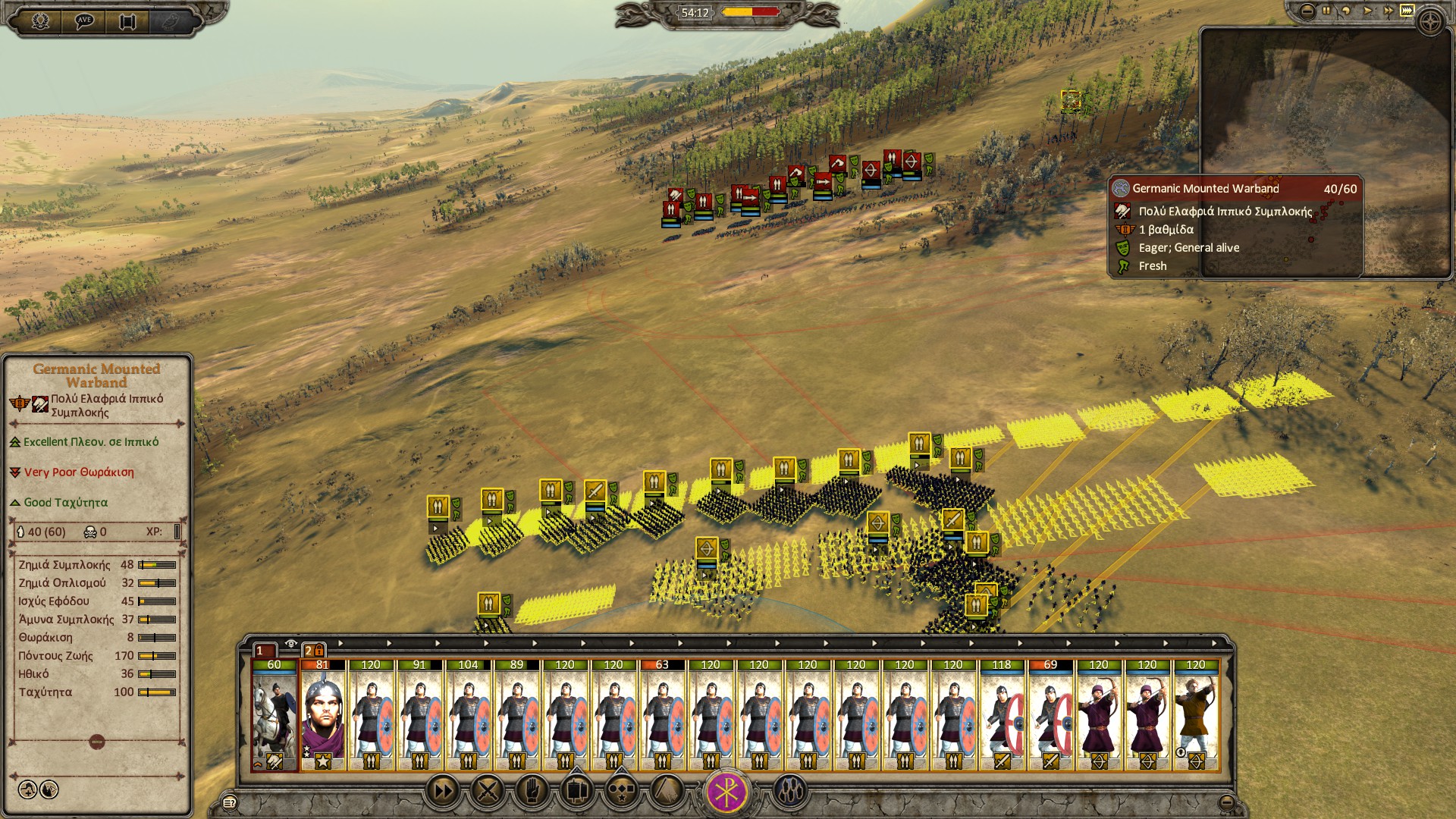This screenshot has width=1456, height=819.
Task: Activate melee attack crossed swords button
Action: coord(488,792)
